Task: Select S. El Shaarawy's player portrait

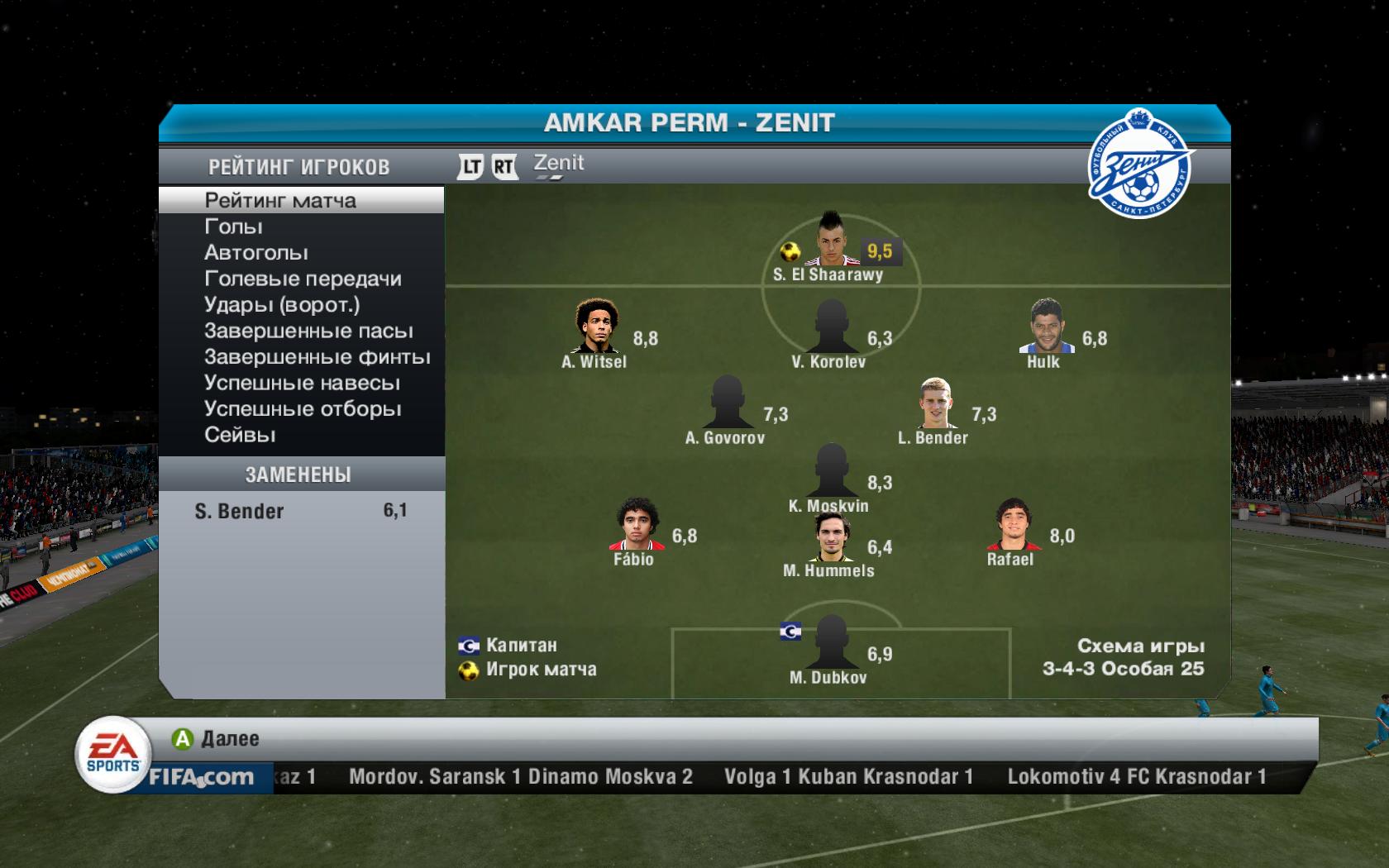Action: coord(832,241)
